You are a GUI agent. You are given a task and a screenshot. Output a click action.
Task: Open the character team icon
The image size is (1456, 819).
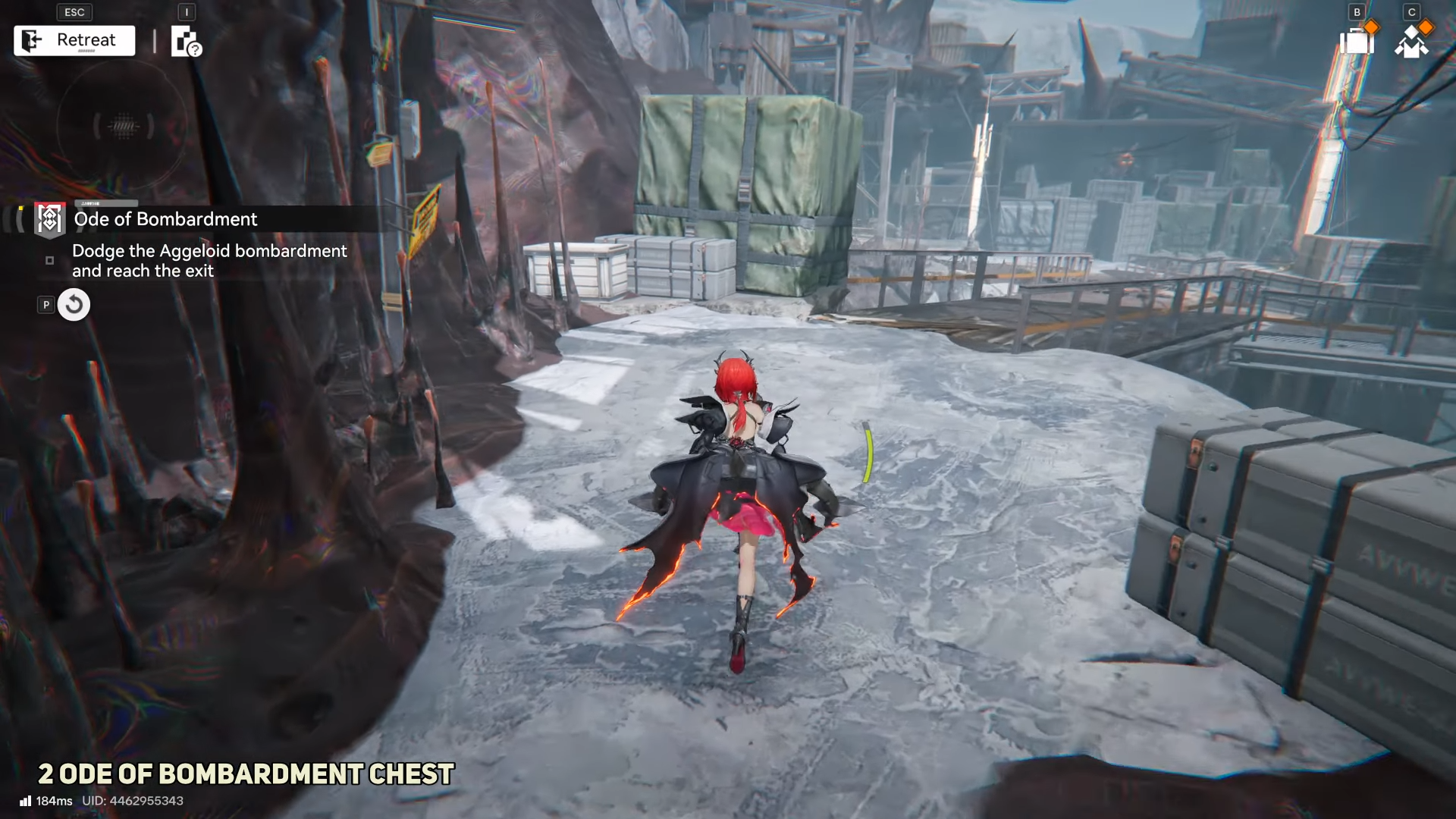[x=1411, y=42]
